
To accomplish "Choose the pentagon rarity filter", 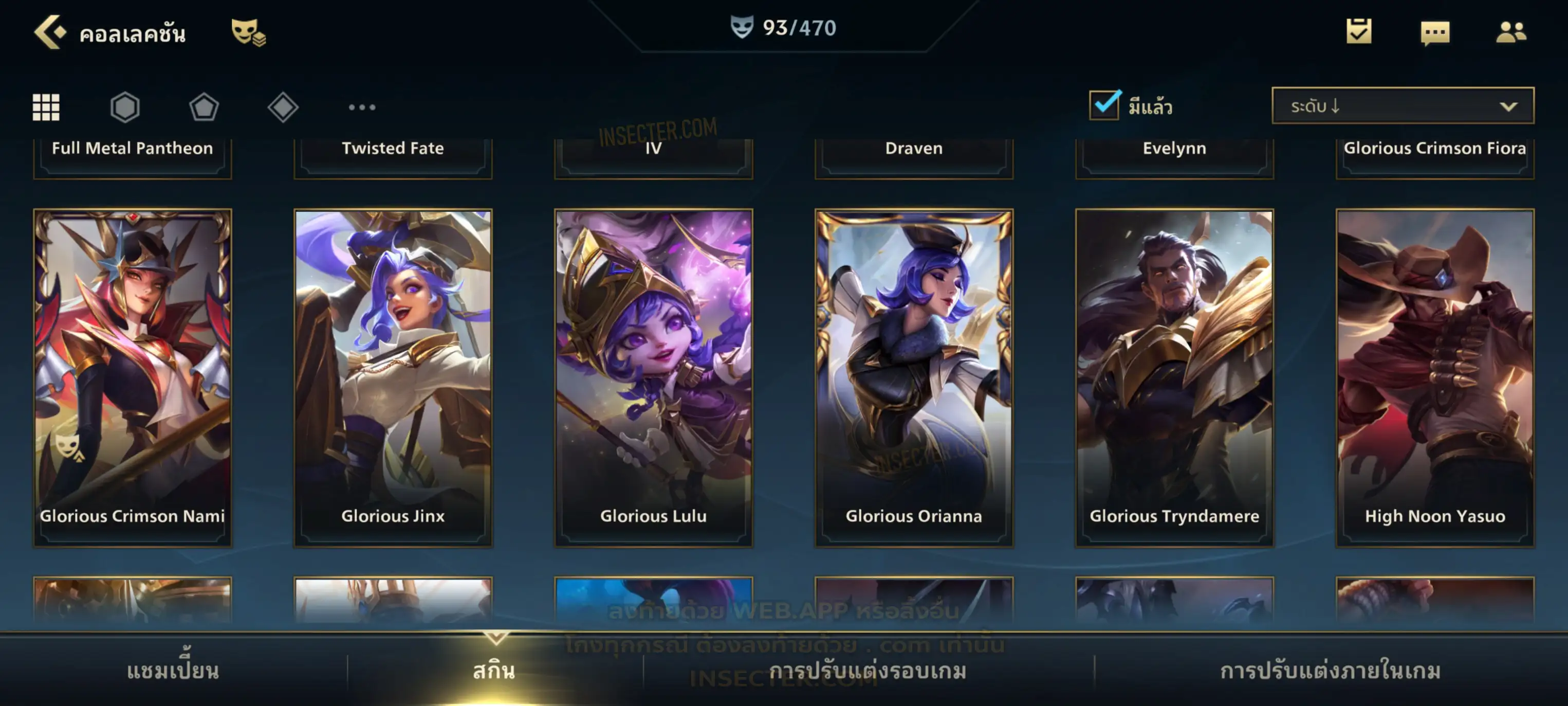I will click(204, 107).
